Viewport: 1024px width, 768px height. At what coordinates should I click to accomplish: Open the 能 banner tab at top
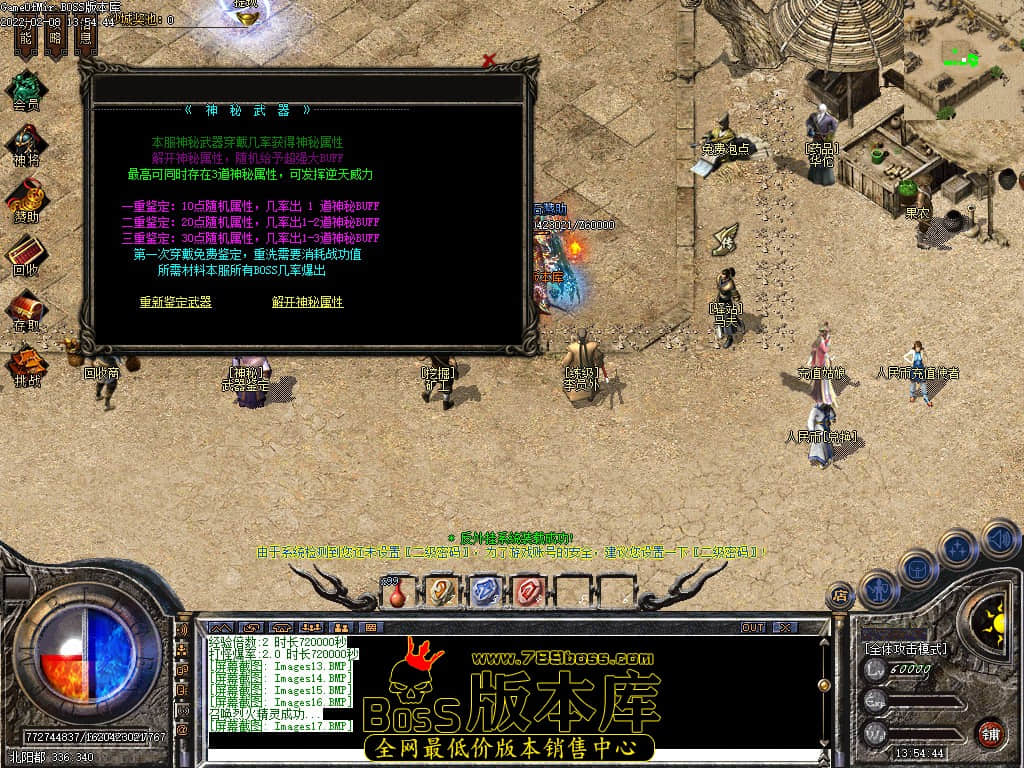point(27,39)
